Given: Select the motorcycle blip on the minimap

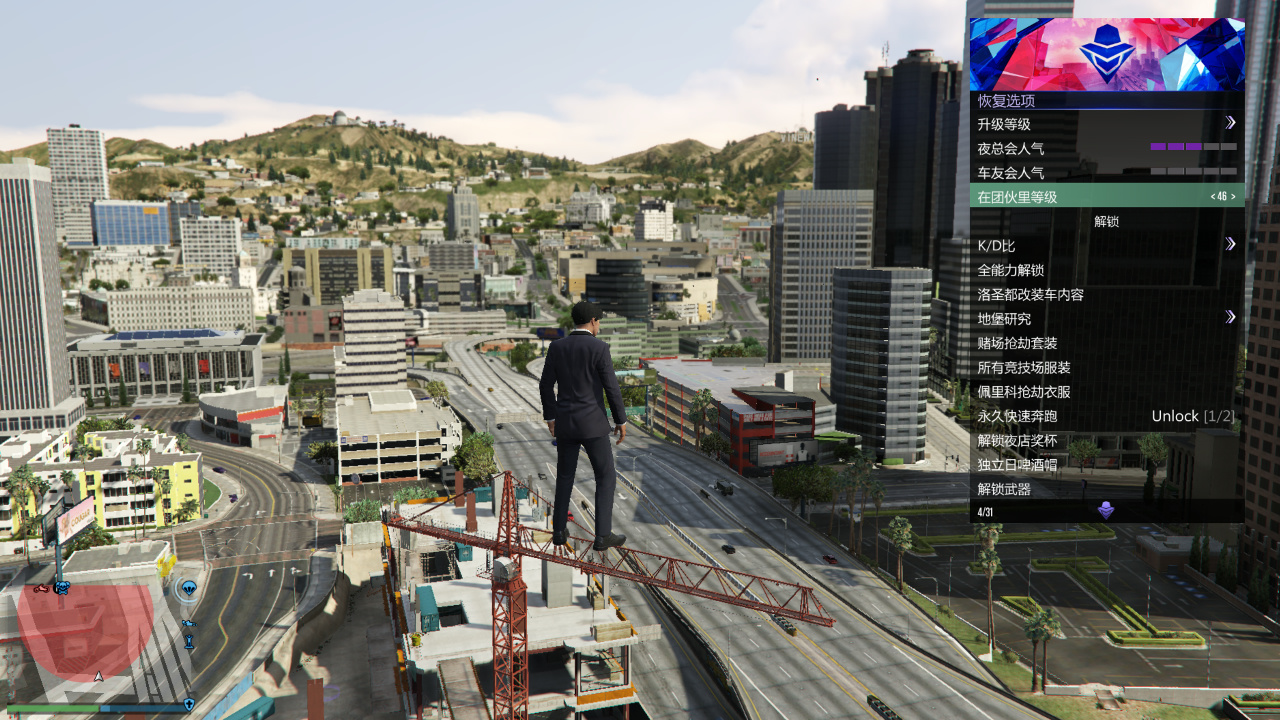Looking at the screenshot, I should [x=41, y=589].
